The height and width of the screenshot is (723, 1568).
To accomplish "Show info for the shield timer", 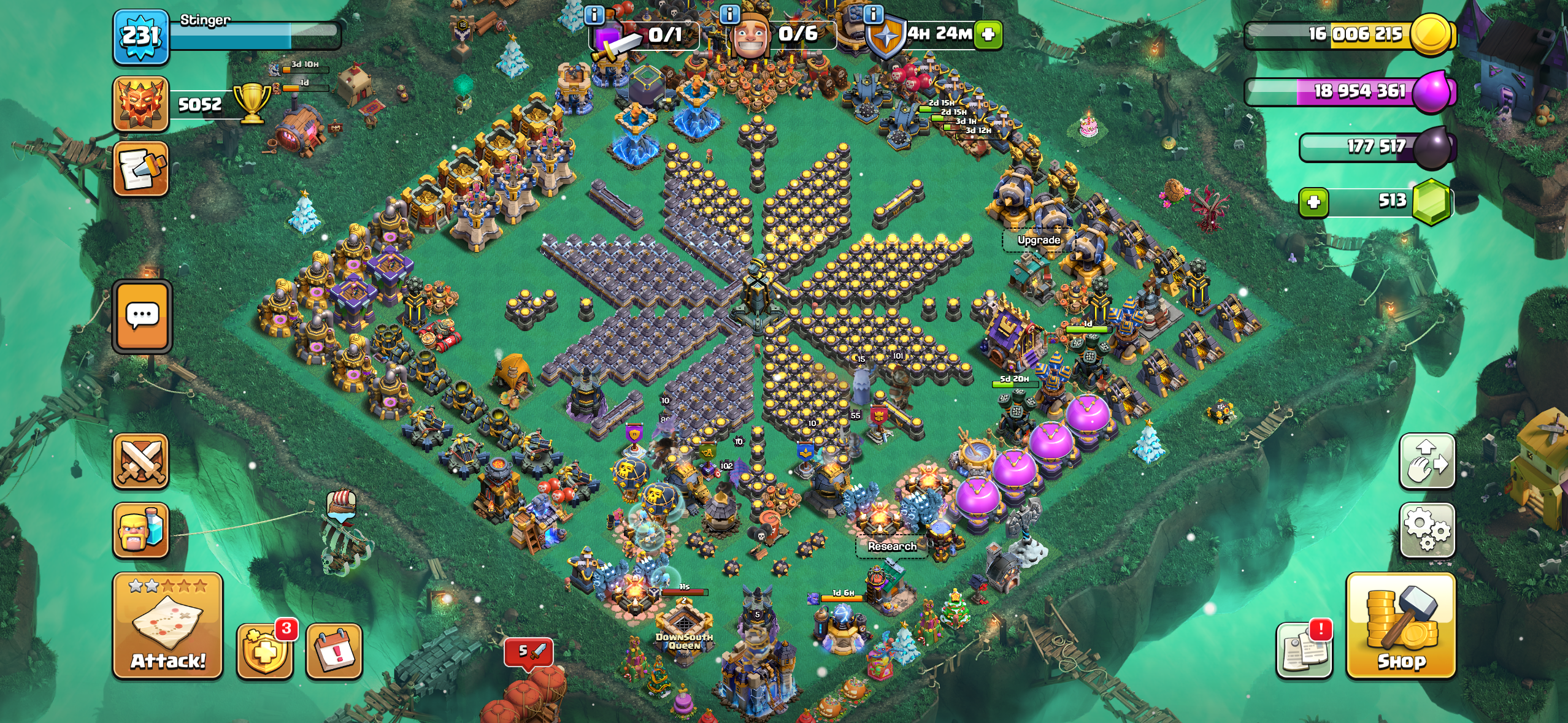I will (873, 13).
